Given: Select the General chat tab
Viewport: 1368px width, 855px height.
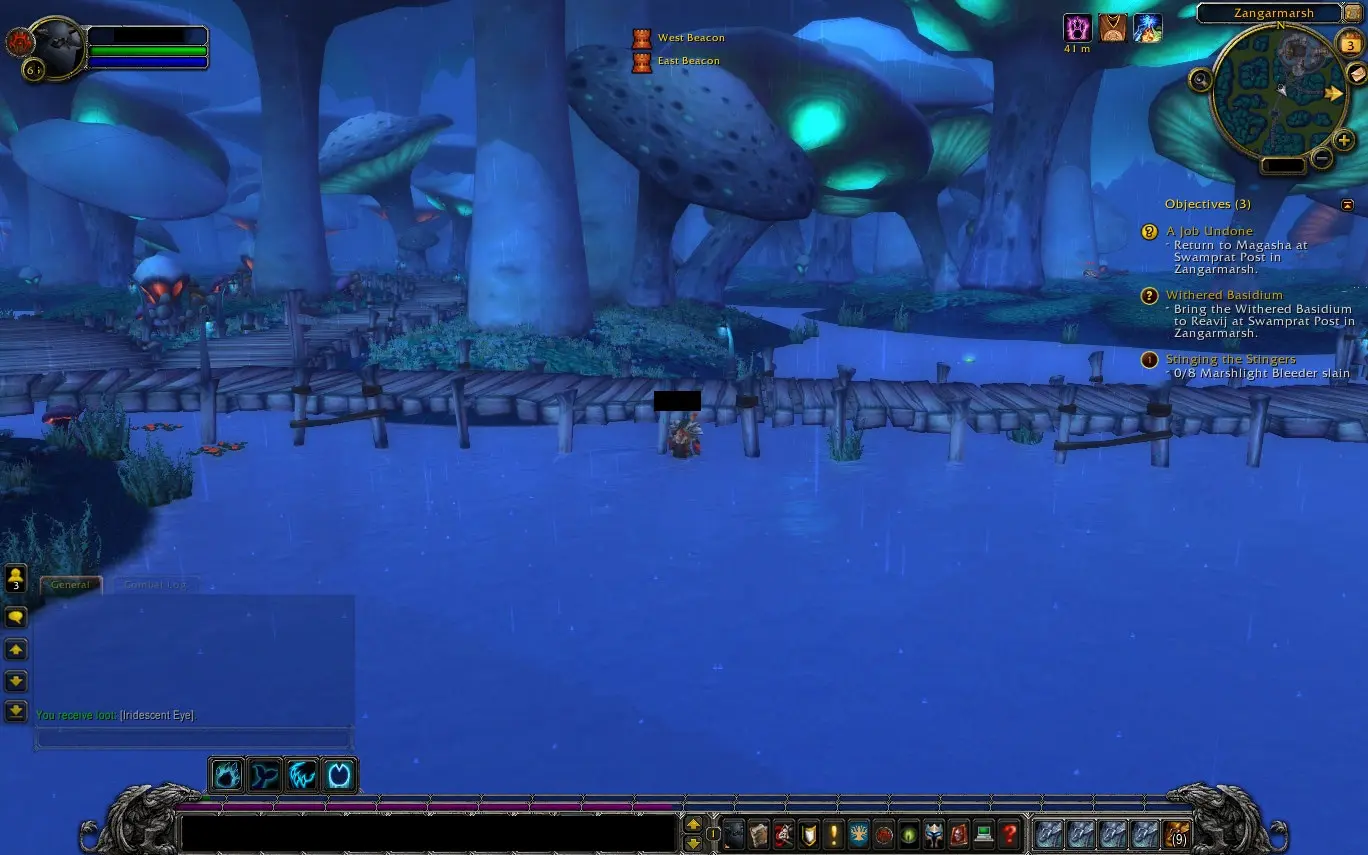Looking at the screenshot, I should click(70, 585).
